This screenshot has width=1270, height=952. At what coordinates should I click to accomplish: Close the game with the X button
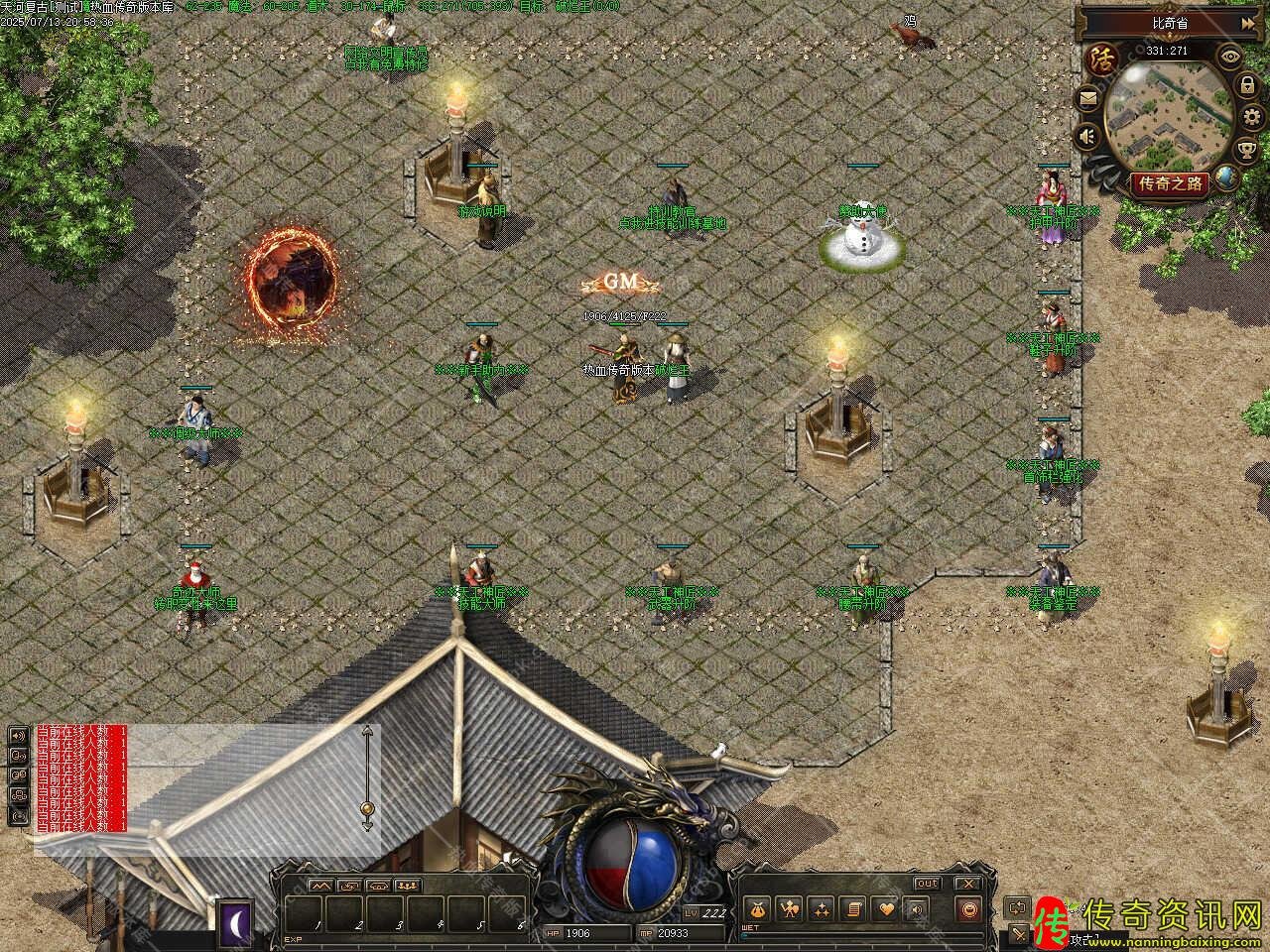coord(968,883)
